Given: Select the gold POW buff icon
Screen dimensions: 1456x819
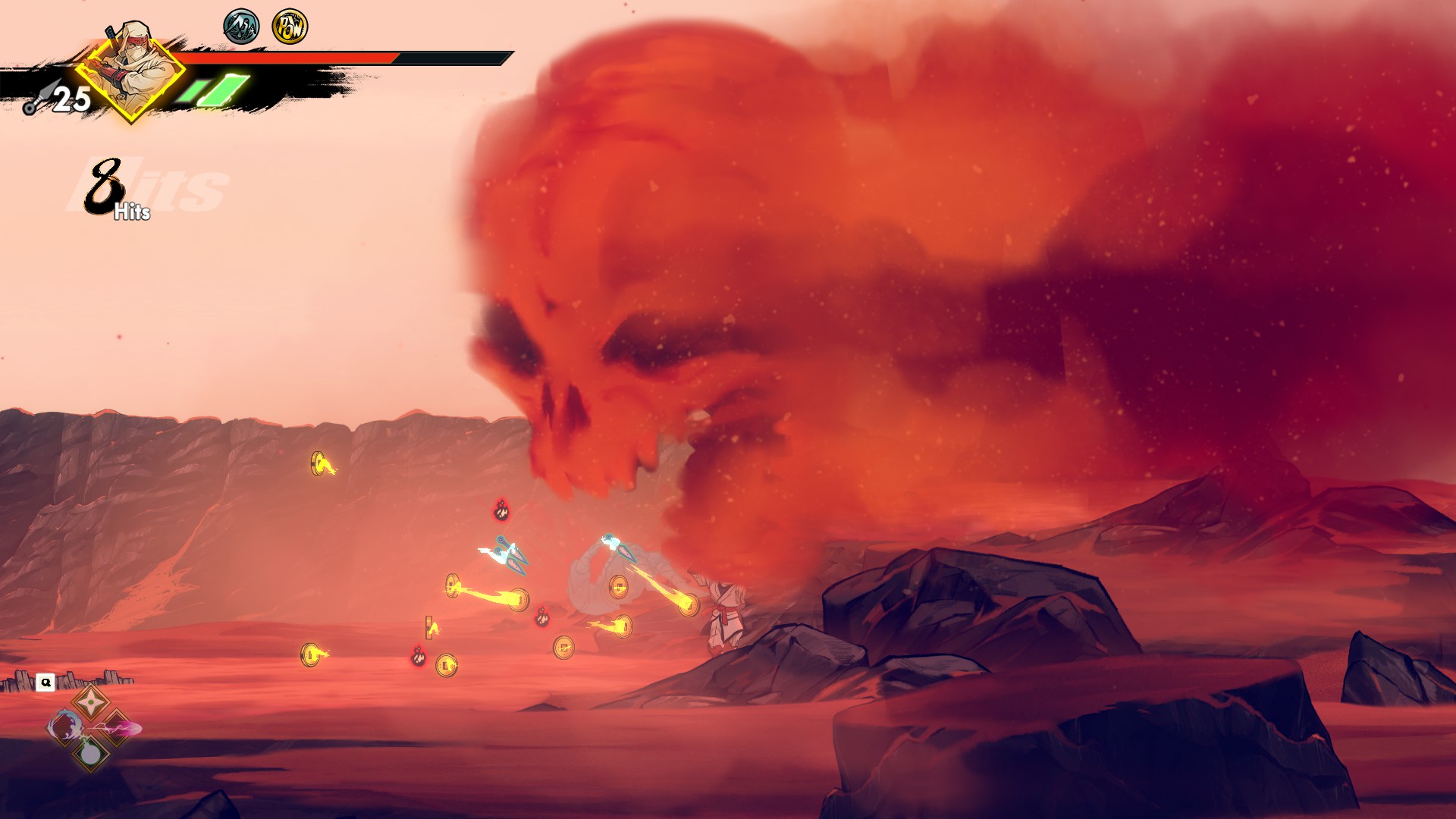Looking at the screenshot, I should tap(289, 27).
